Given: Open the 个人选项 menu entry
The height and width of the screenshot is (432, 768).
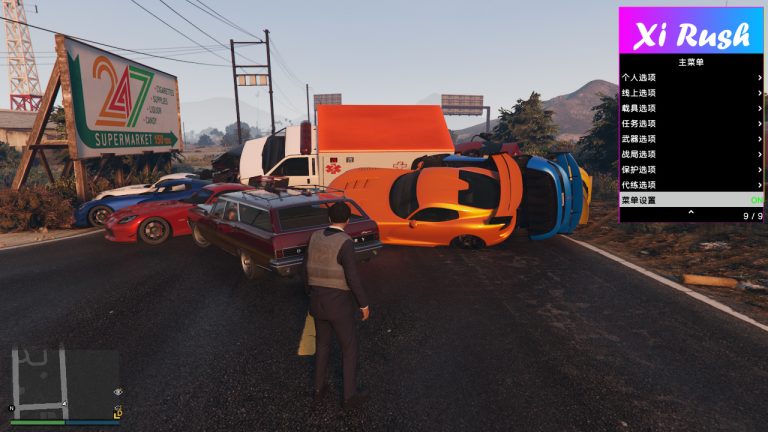Looking at the screenshot, I should [690, 77].
